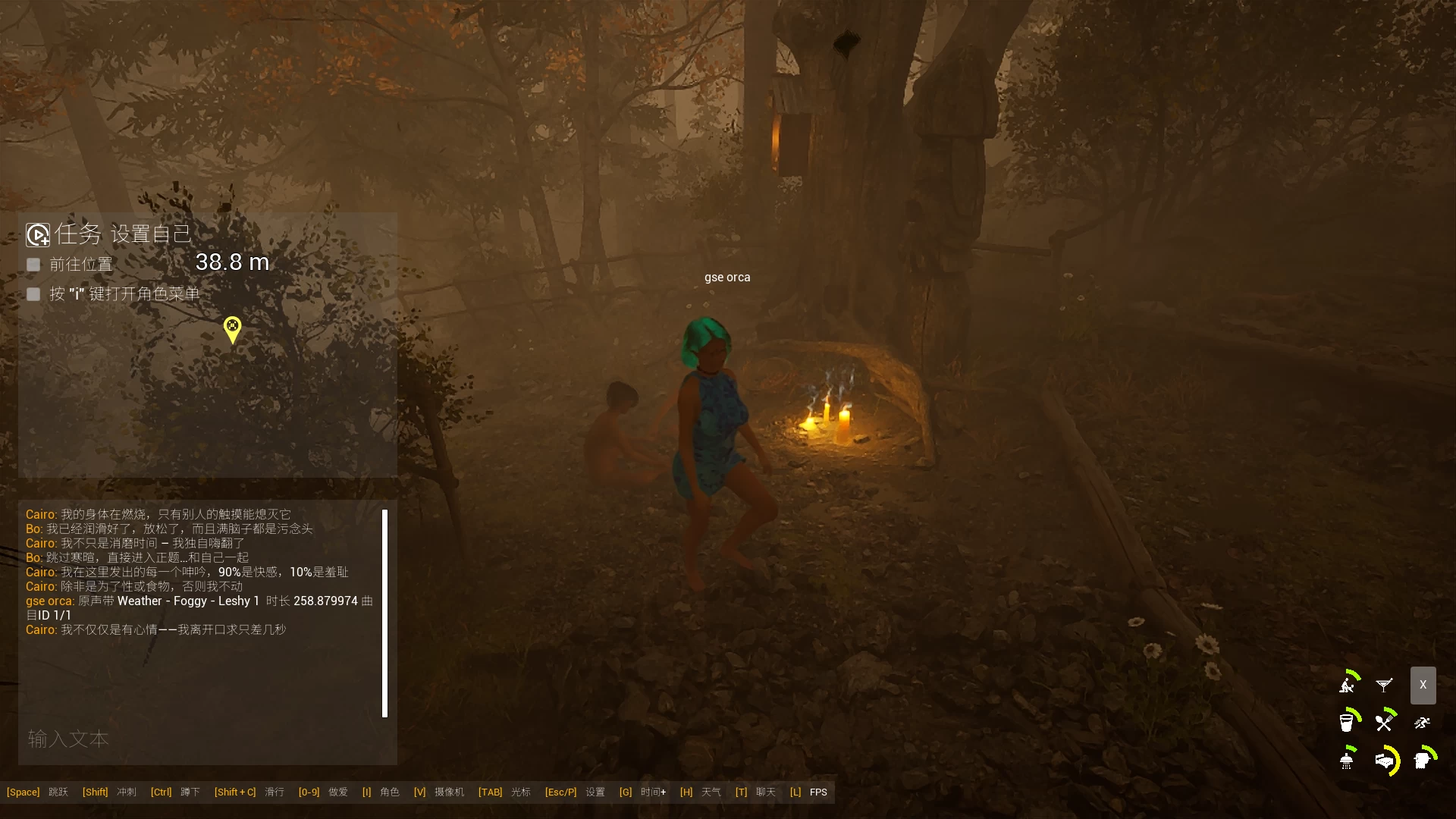Select the shower hygiene icon

[x=1347, y=759]
